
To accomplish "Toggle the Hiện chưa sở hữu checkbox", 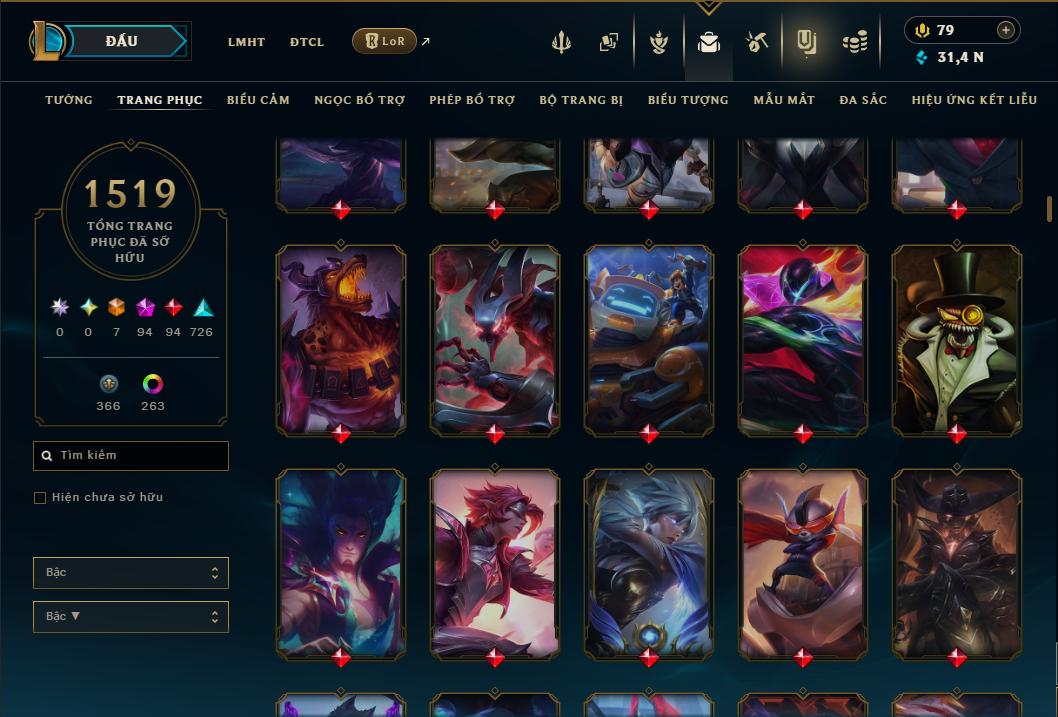I will pyautogui.click(x=40, y=498).
